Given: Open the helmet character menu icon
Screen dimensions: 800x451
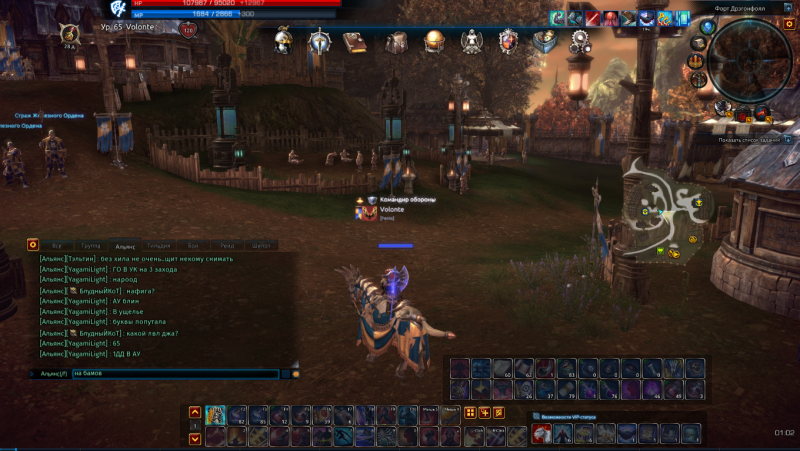Looking at the screenshot, I should (x=284, y=40).
